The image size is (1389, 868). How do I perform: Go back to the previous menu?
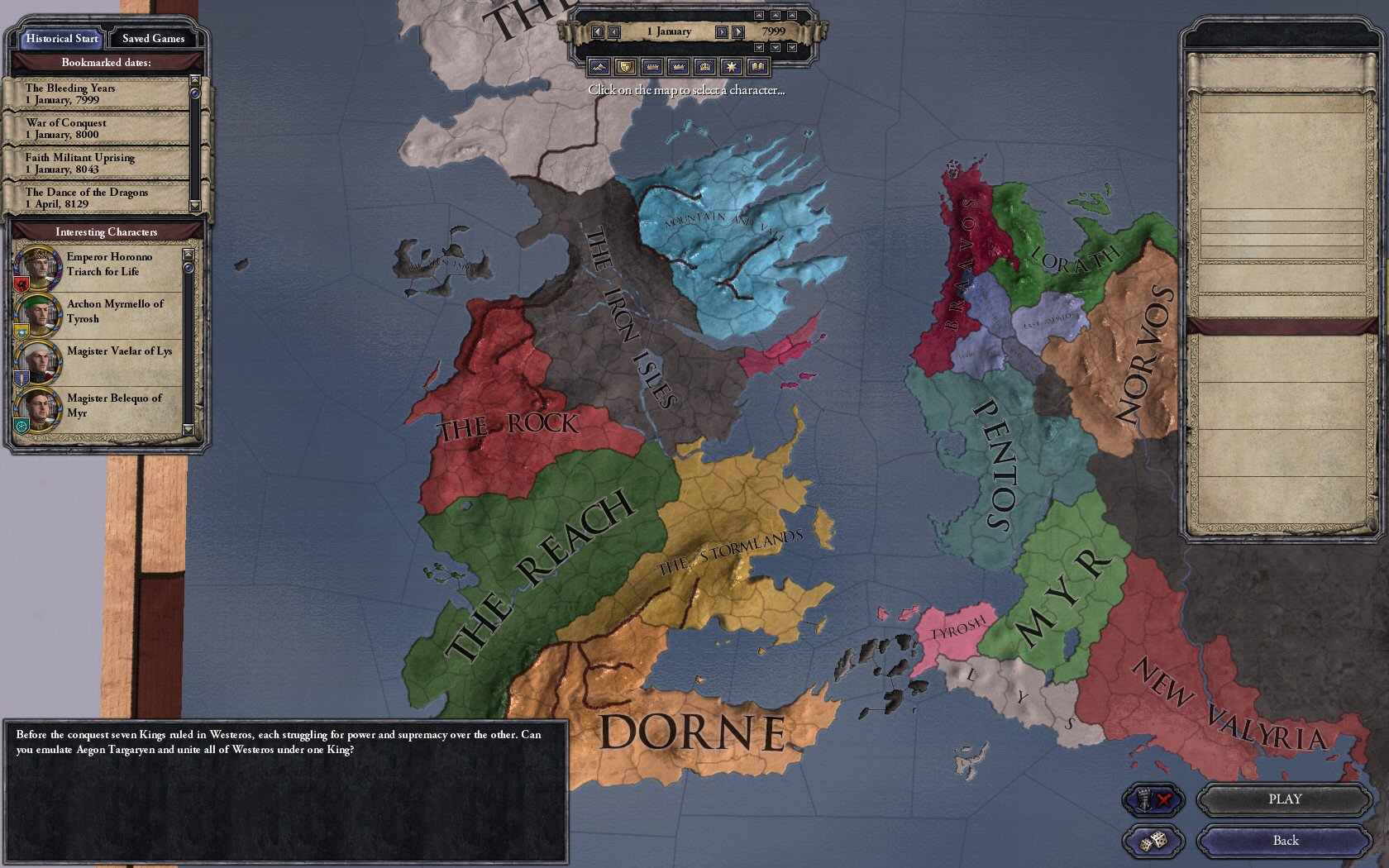[x=1284, y=841]
